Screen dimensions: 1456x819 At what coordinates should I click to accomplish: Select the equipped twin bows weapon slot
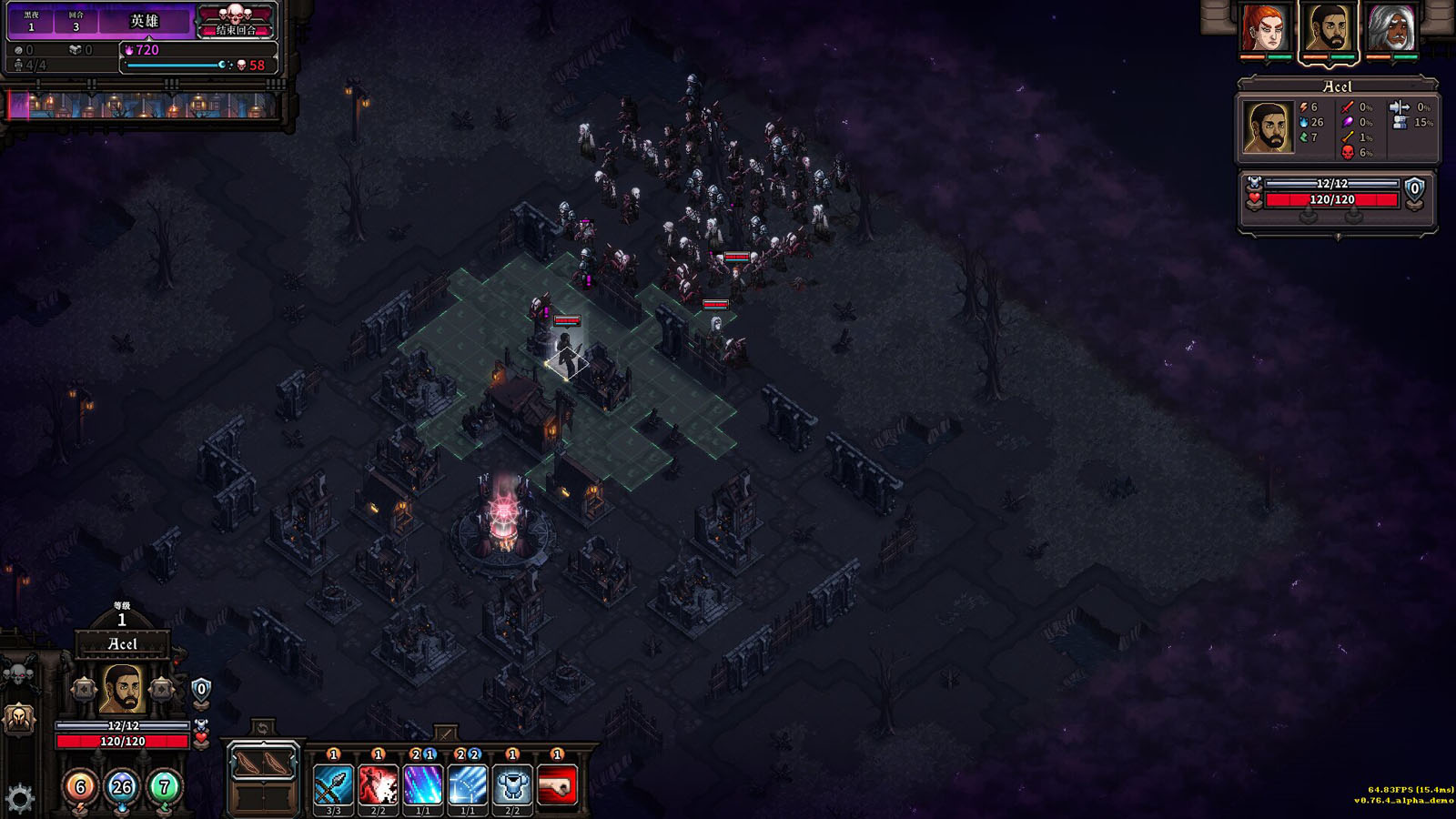coord(263,763)
